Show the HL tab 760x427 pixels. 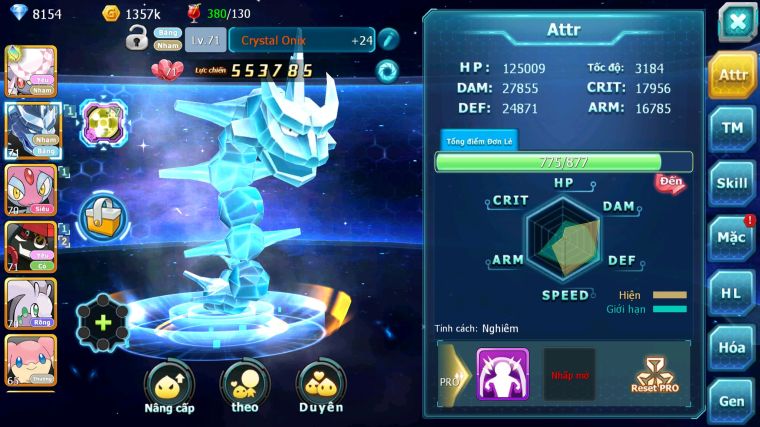point(732,293)
